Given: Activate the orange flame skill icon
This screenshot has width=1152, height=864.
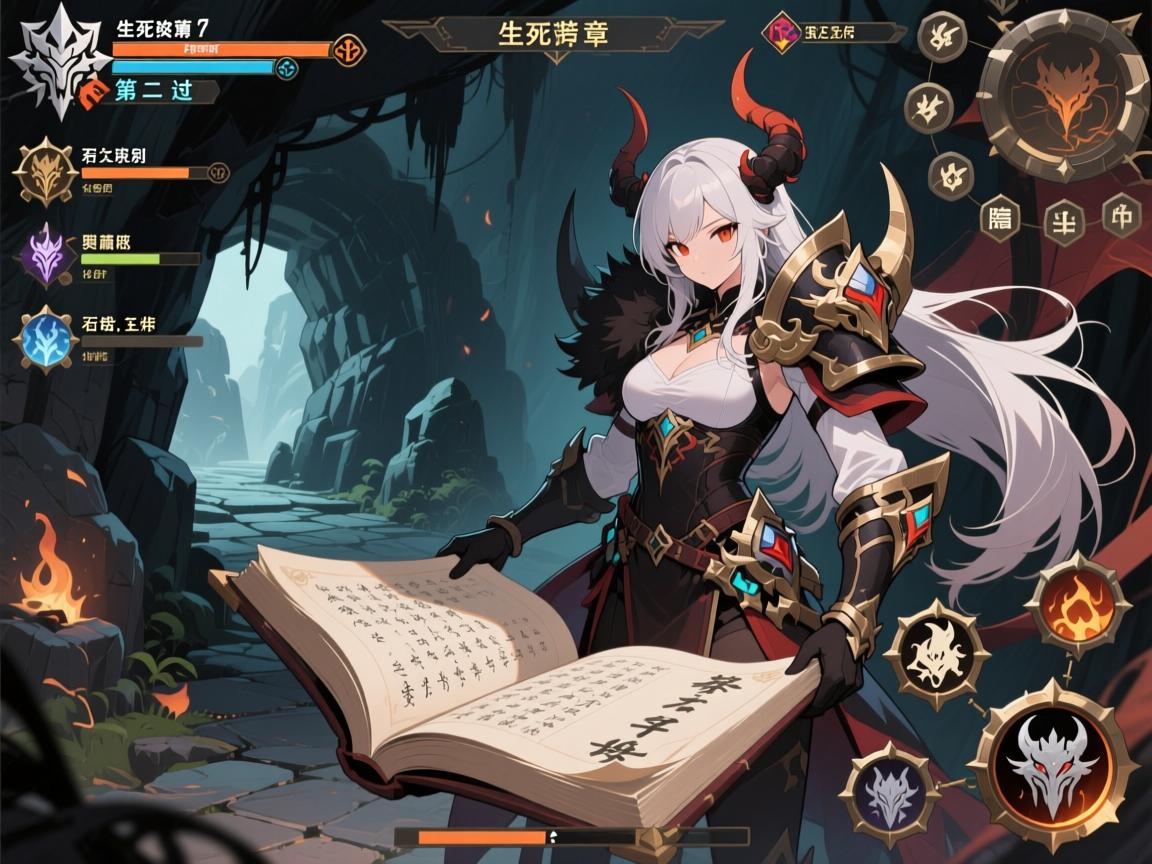Looking at the screenshot, I should click(1077, 604).
